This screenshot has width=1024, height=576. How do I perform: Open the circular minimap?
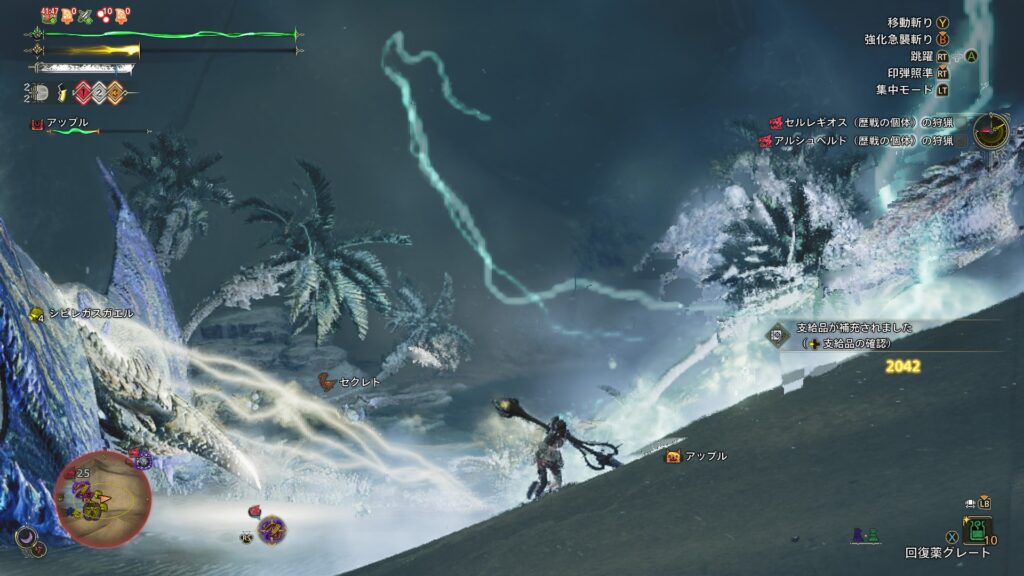102,499
